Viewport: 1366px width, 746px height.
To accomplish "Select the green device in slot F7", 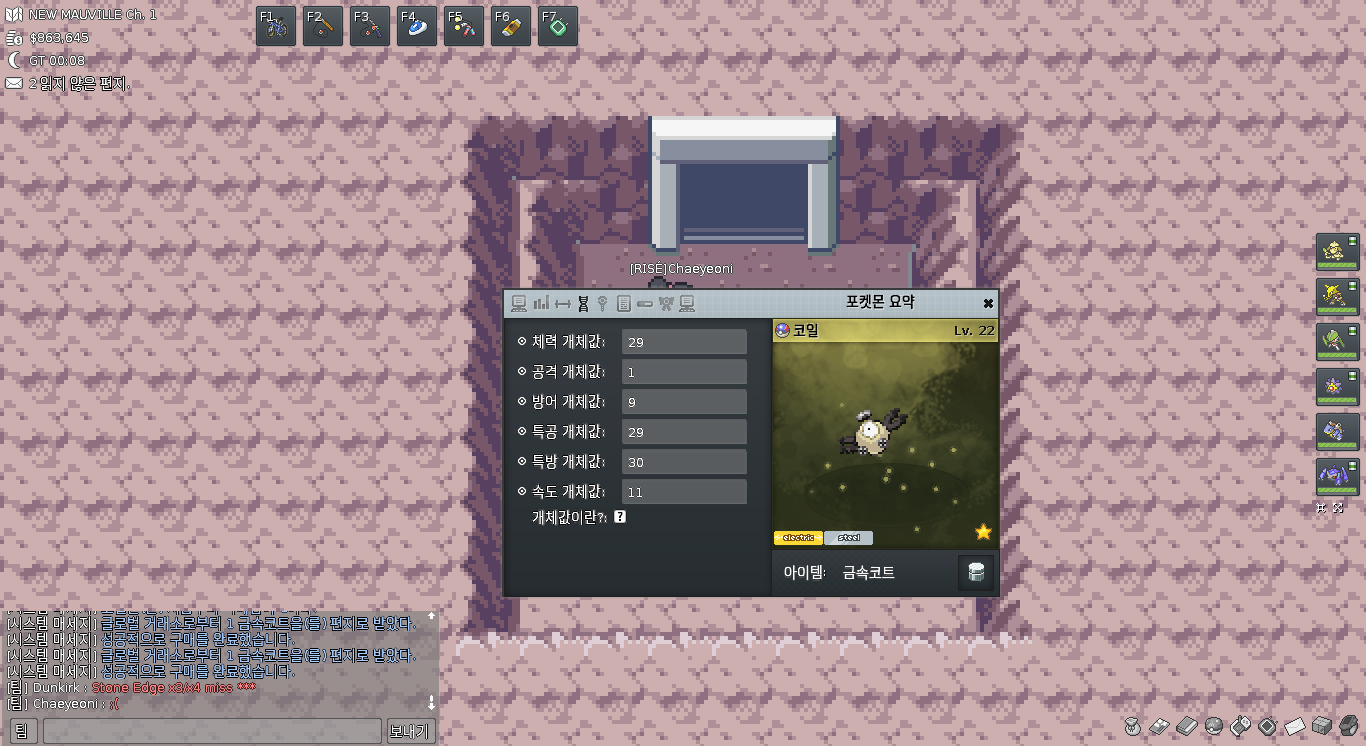I will coord(558,26).
